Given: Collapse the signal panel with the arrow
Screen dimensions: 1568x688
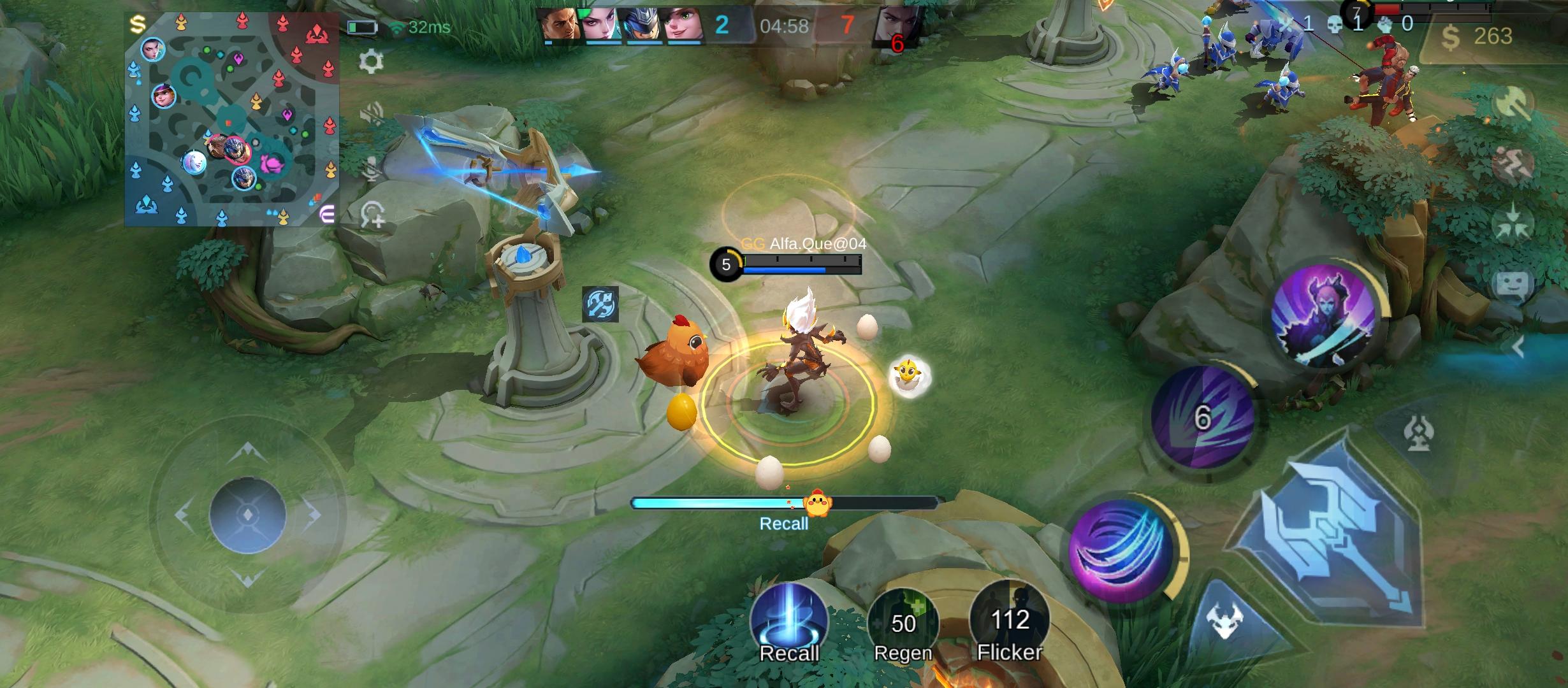Looking at the screenshot, I should click(x=1518, y=347).
